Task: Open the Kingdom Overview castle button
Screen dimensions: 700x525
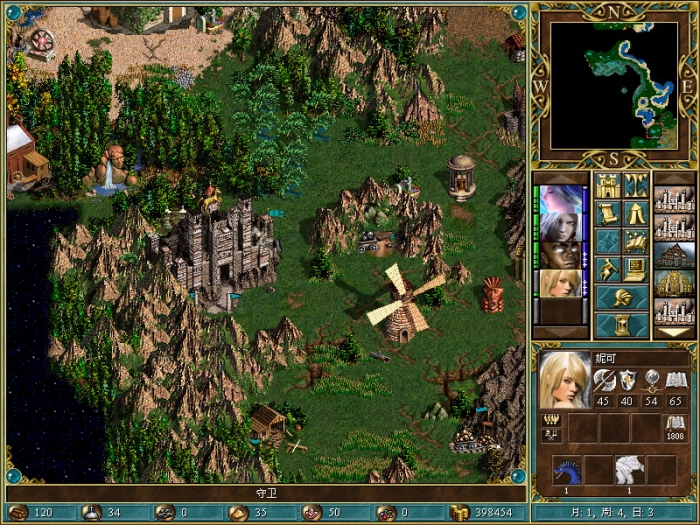Action: pyautogui.click(x=608, y=186)
